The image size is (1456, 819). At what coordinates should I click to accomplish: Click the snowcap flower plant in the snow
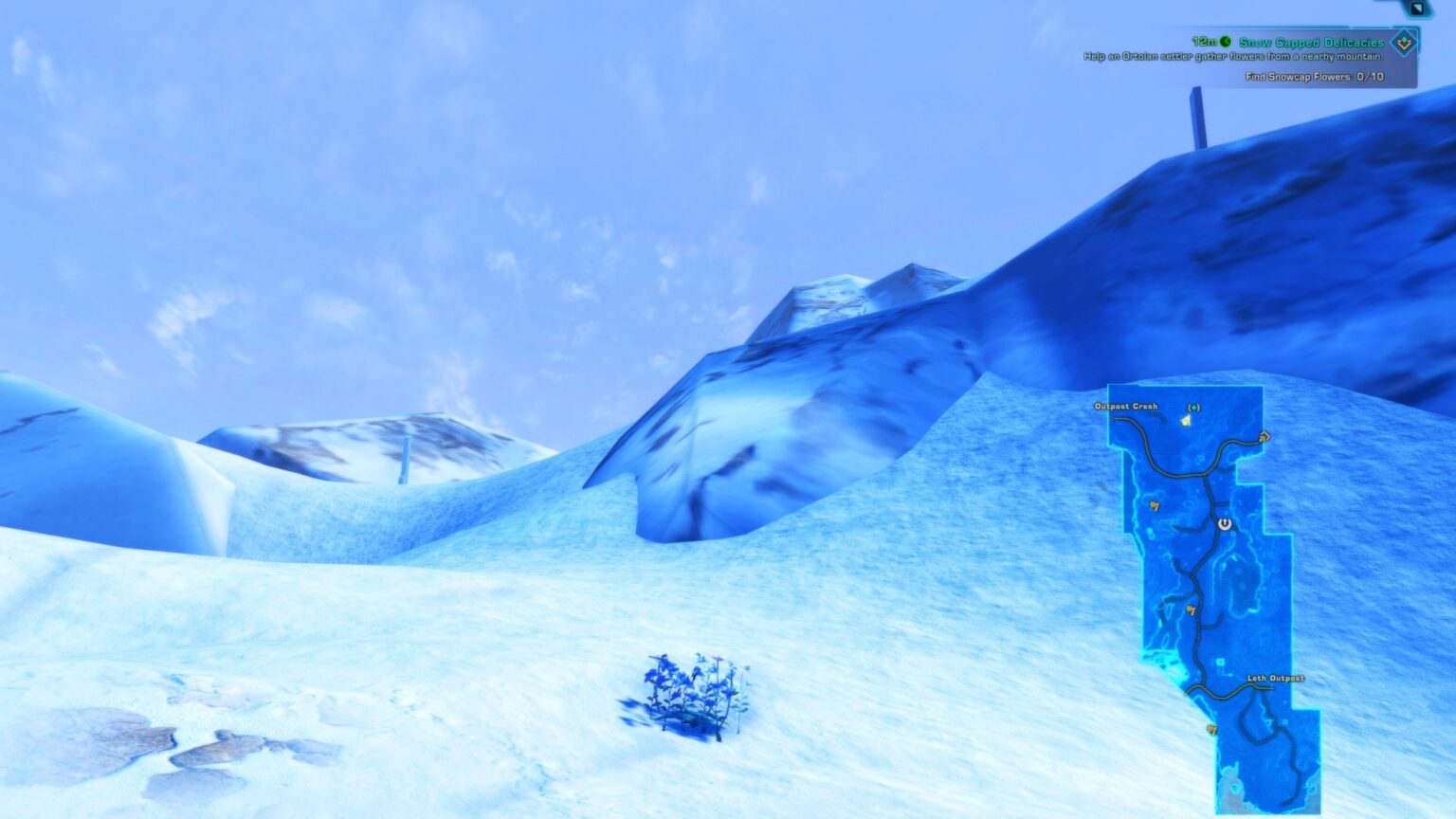click(x=697, y=692)
